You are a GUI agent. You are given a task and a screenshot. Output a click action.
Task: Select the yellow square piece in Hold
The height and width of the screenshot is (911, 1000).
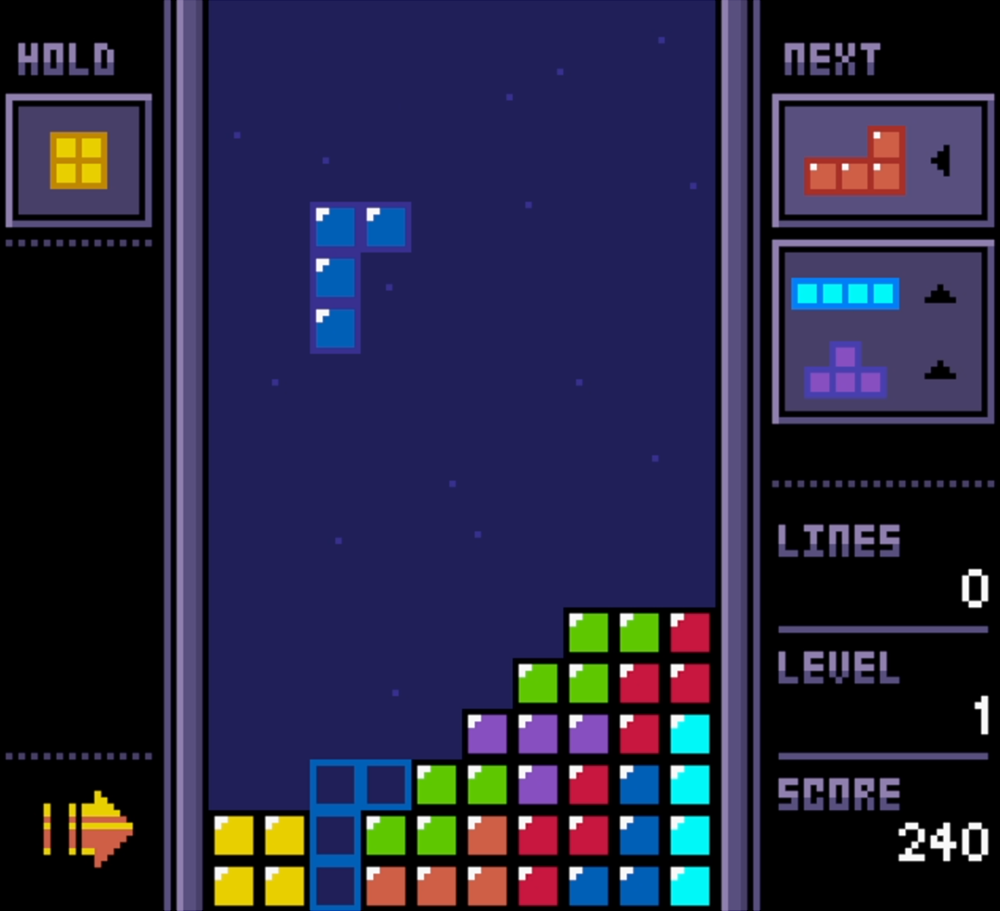[x=79, y=160]
